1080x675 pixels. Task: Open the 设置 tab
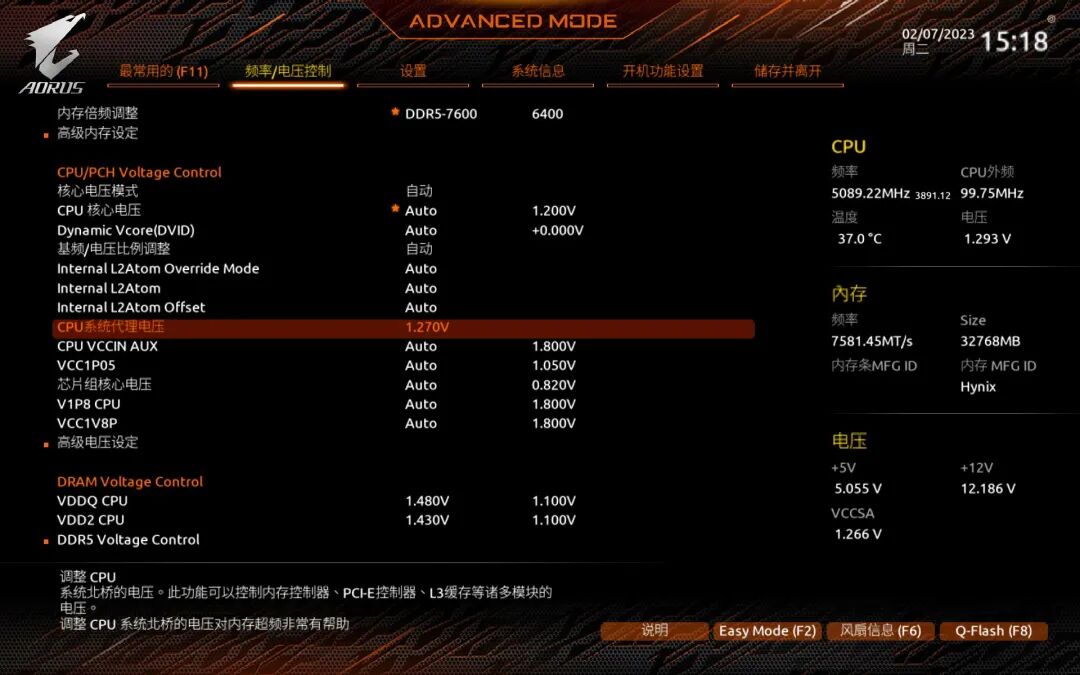click(413, 71)
